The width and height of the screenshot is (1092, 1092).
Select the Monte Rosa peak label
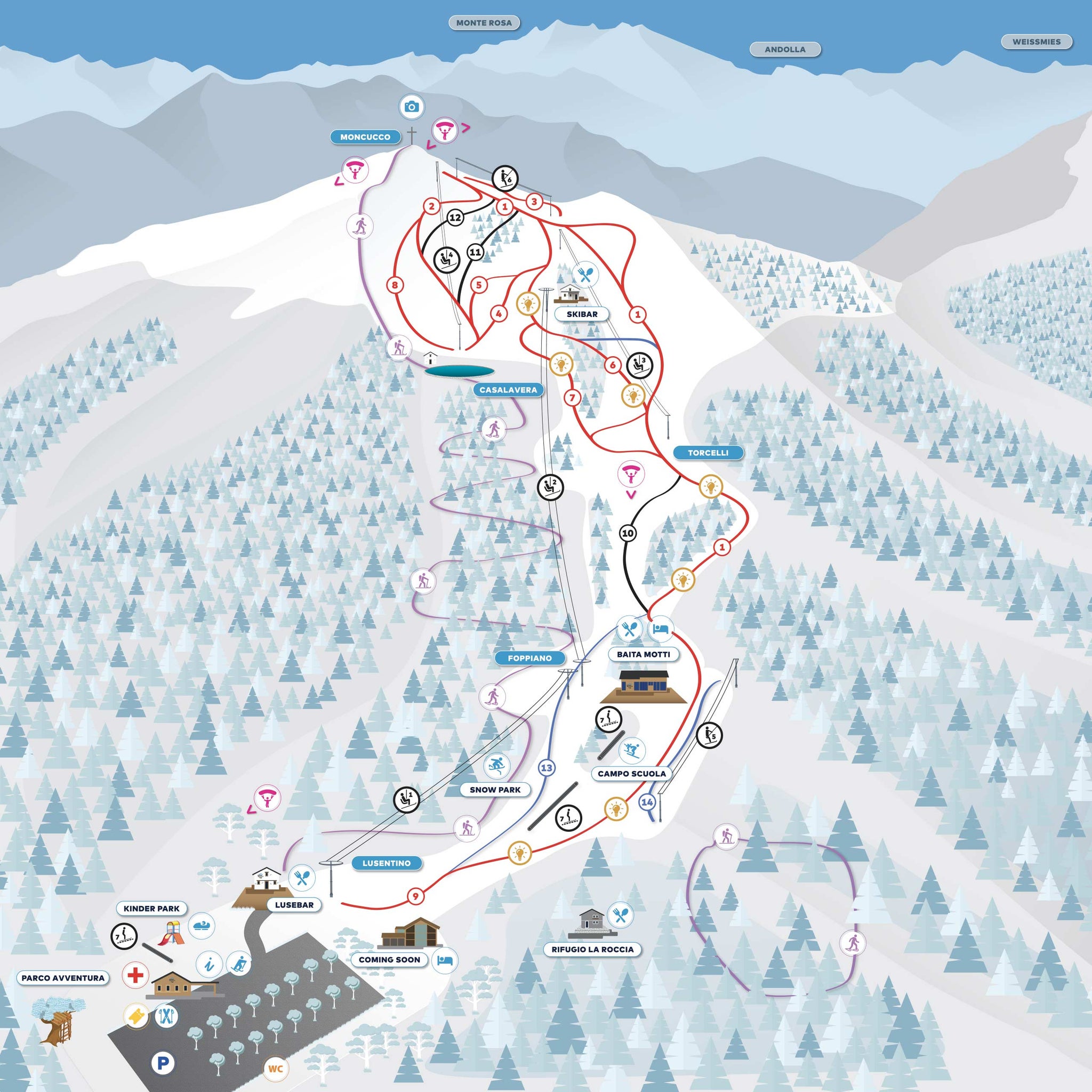484,23
